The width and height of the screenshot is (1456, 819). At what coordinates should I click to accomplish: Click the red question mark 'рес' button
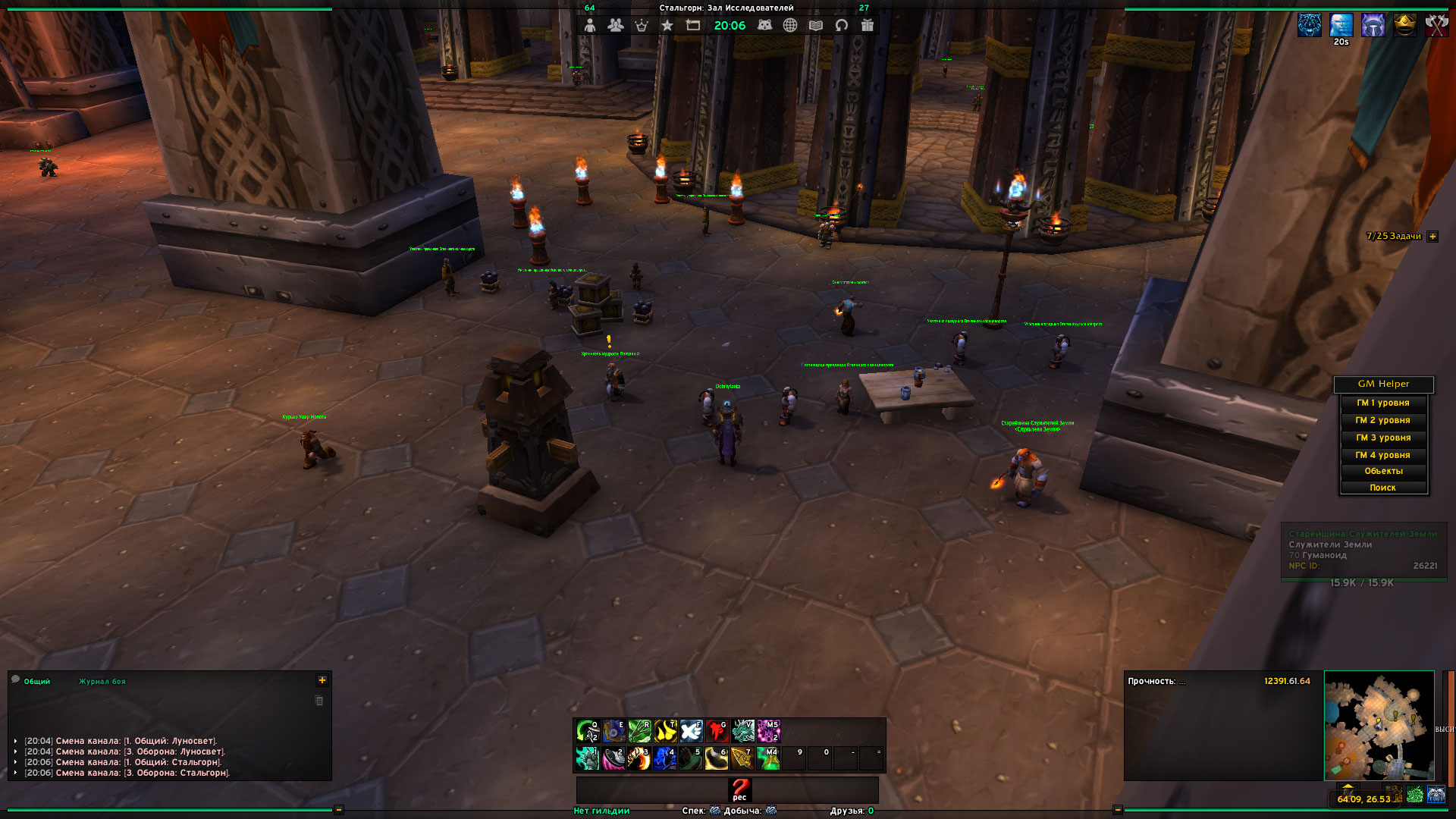coord(739,789)
